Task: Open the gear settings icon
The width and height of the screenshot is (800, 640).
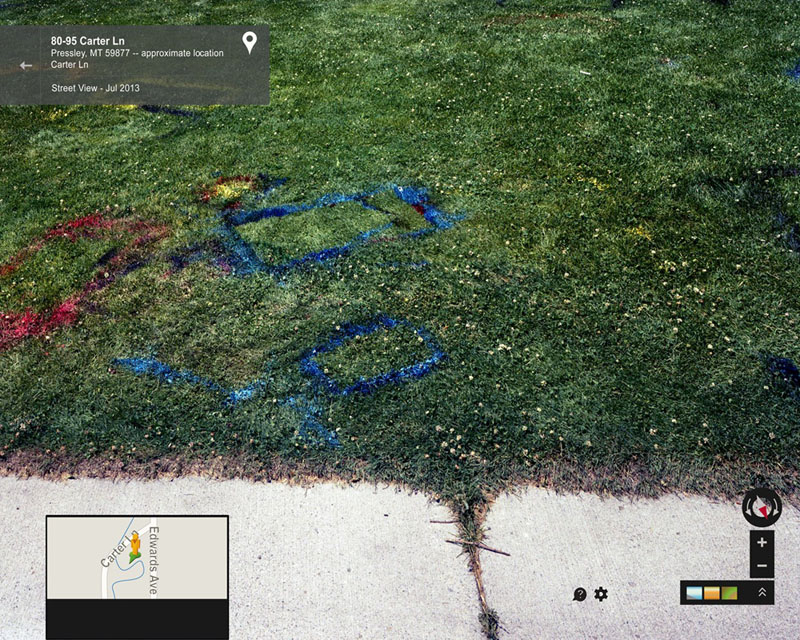Action: 601,594
